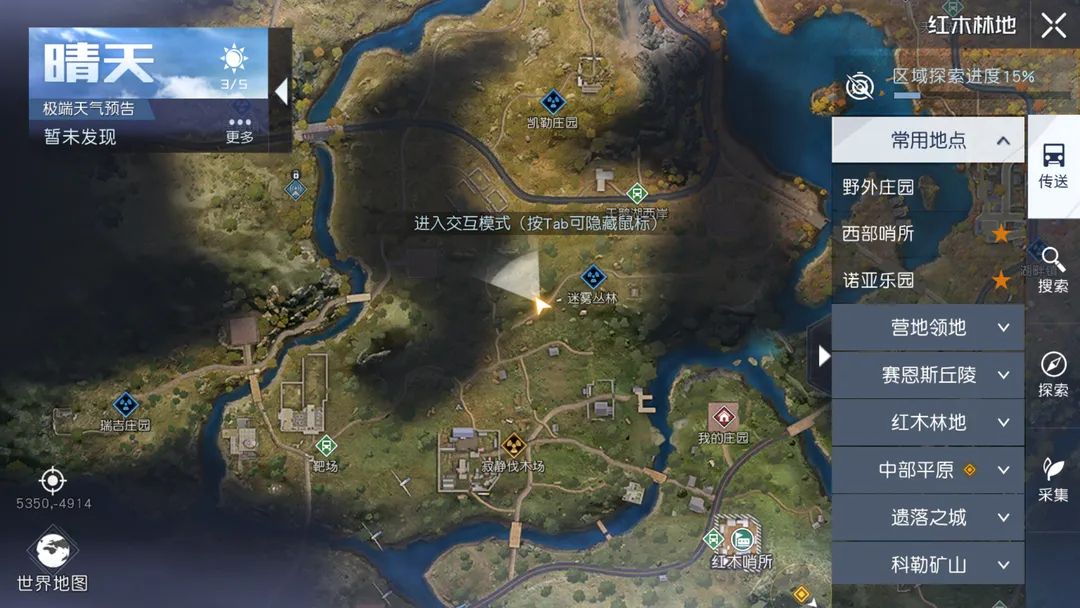Close the map with the X button
Screen dimensions: 1080x608
point(1053,26)
